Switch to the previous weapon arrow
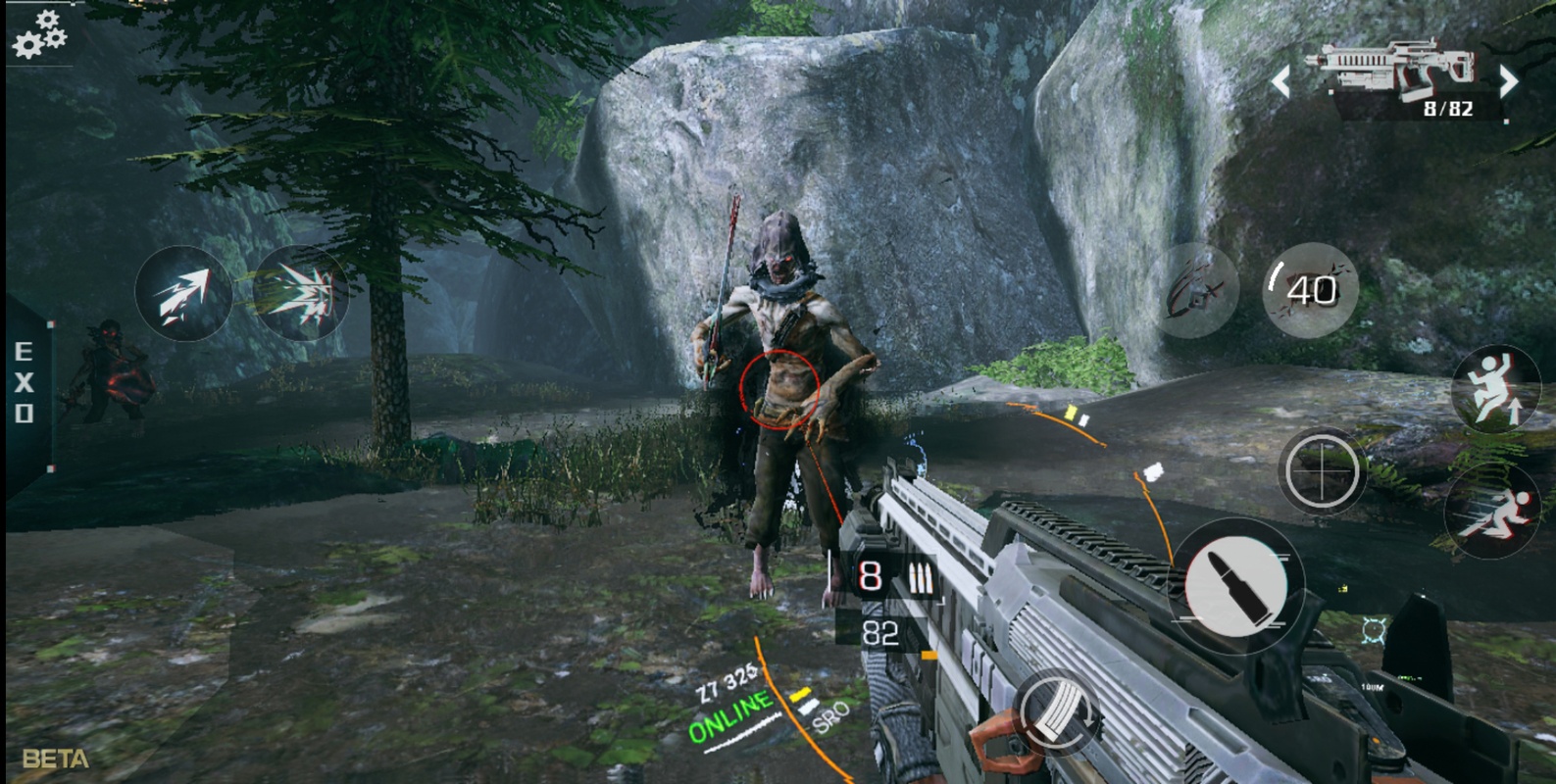 coord(1280,82)
